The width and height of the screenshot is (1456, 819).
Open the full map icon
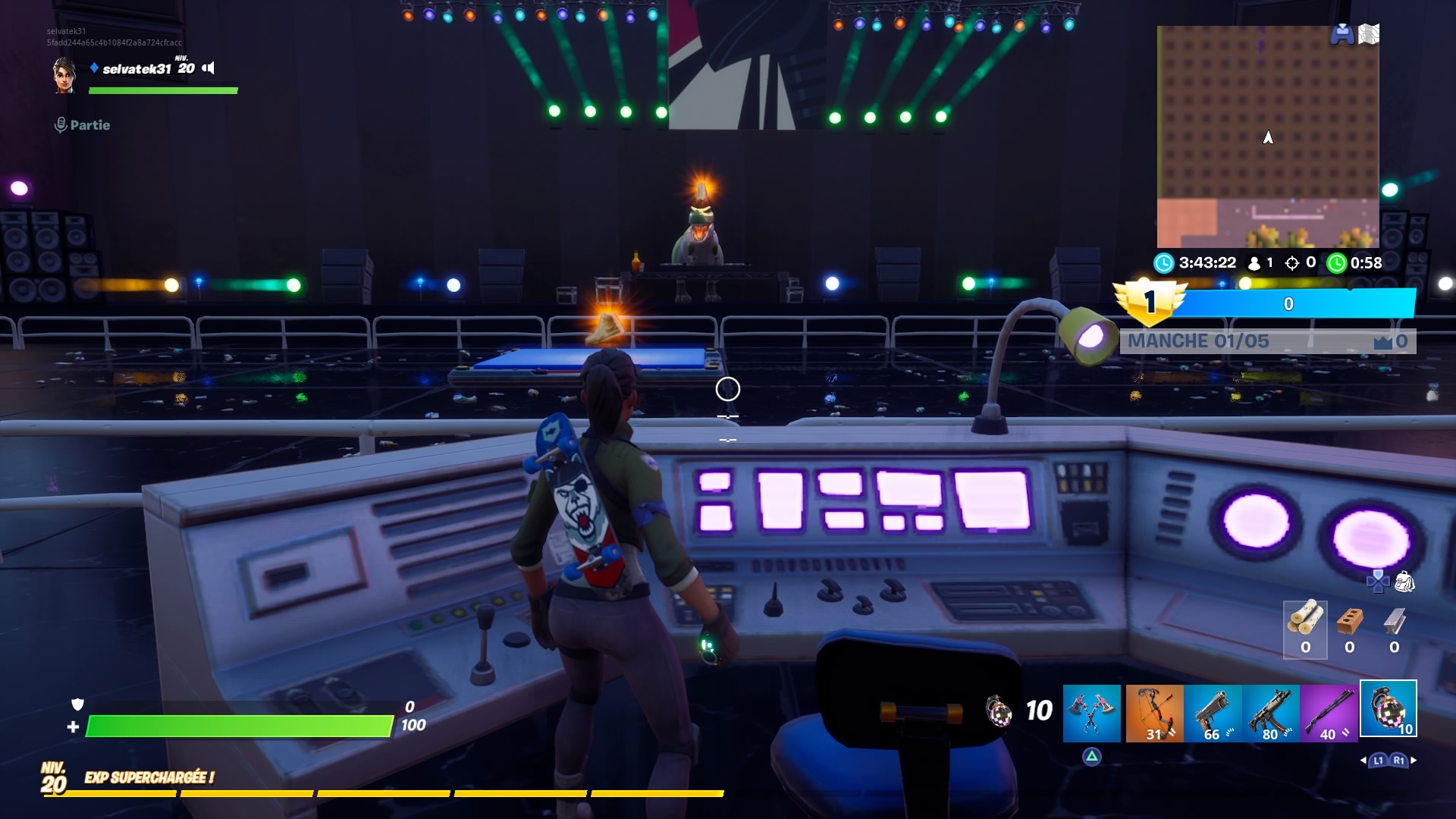tap(1369, 34)
